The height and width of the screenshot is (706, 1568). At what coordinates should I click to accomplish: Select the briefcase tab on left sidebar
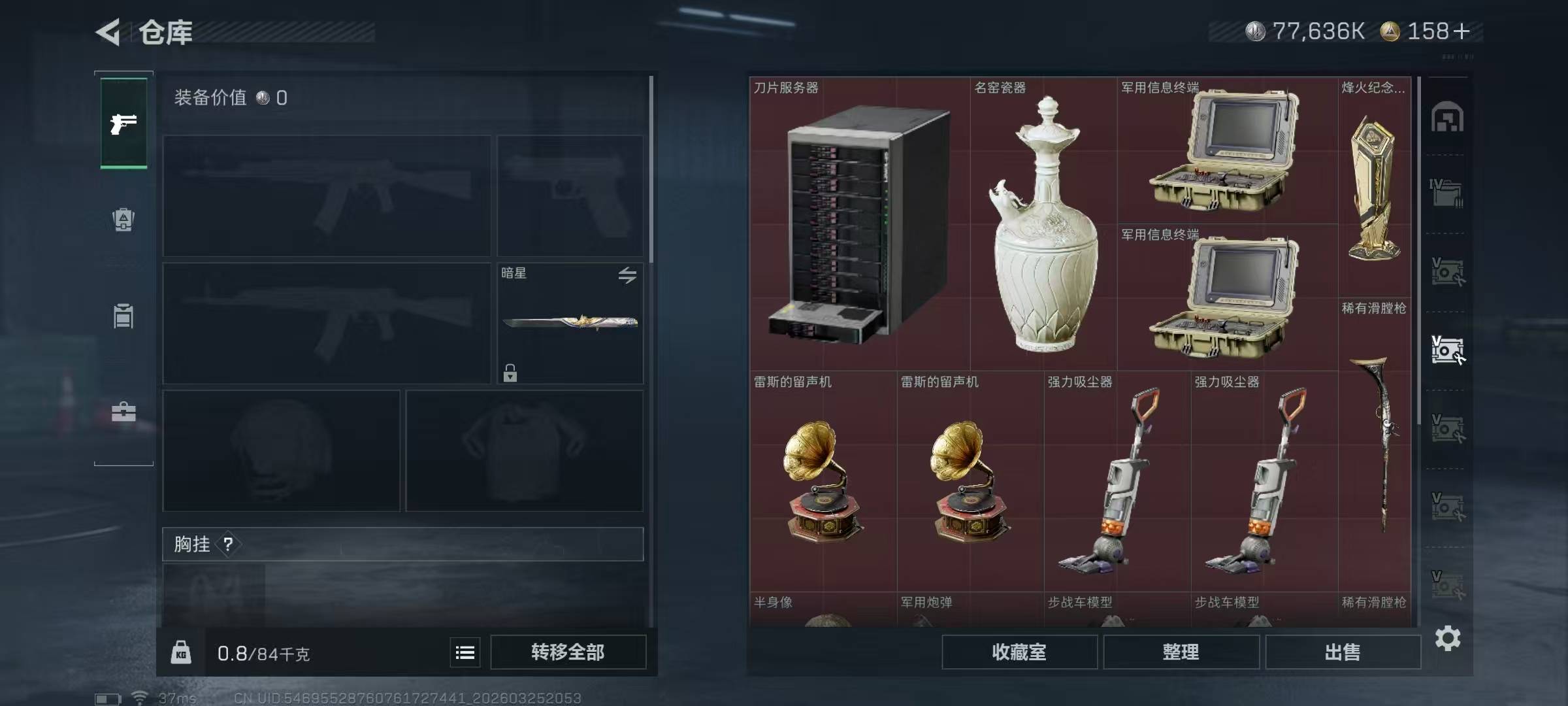click(x=123, y=412)
